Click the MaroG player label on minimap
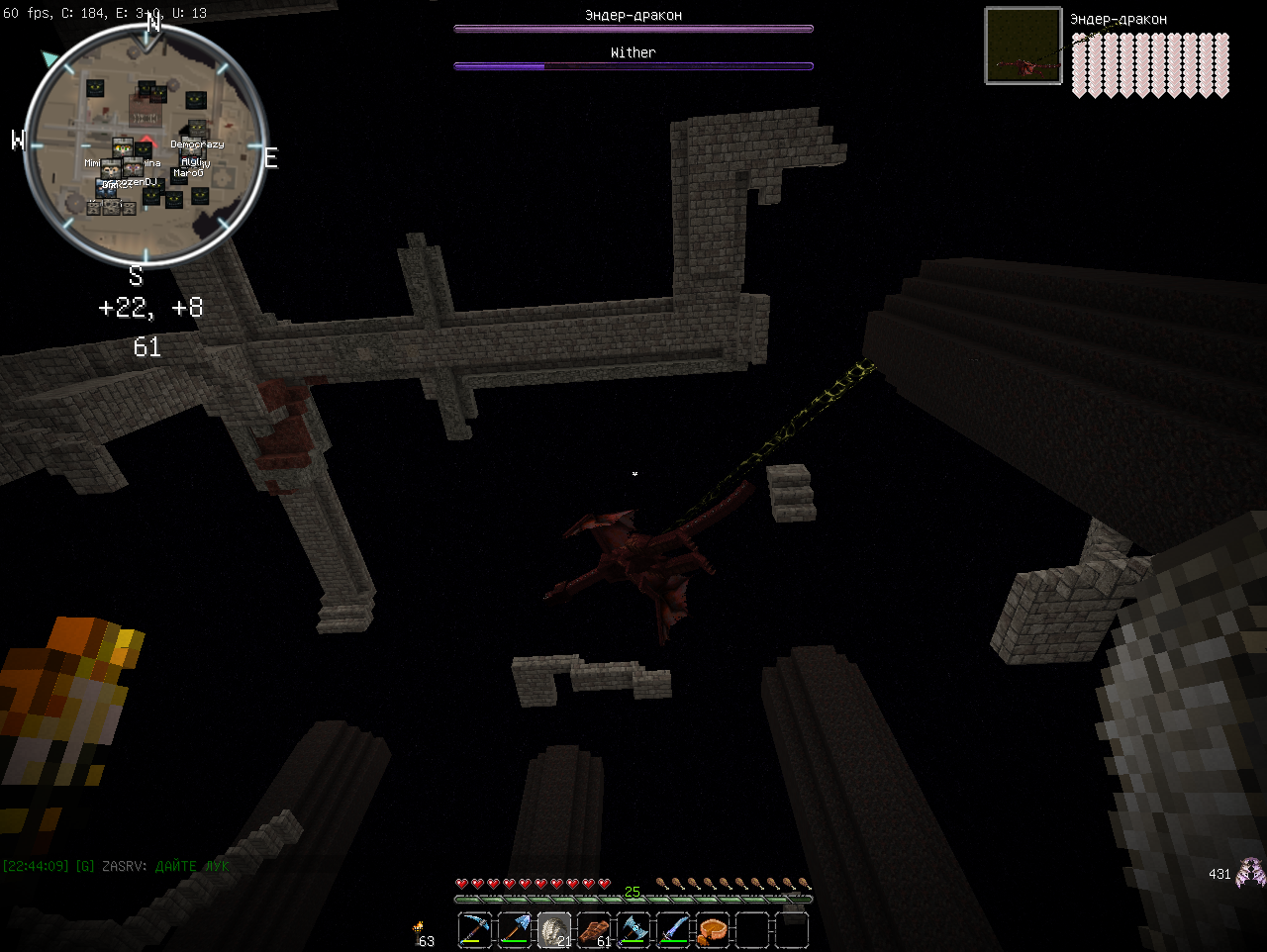The image size is (1267, 952). coord(188,173)
